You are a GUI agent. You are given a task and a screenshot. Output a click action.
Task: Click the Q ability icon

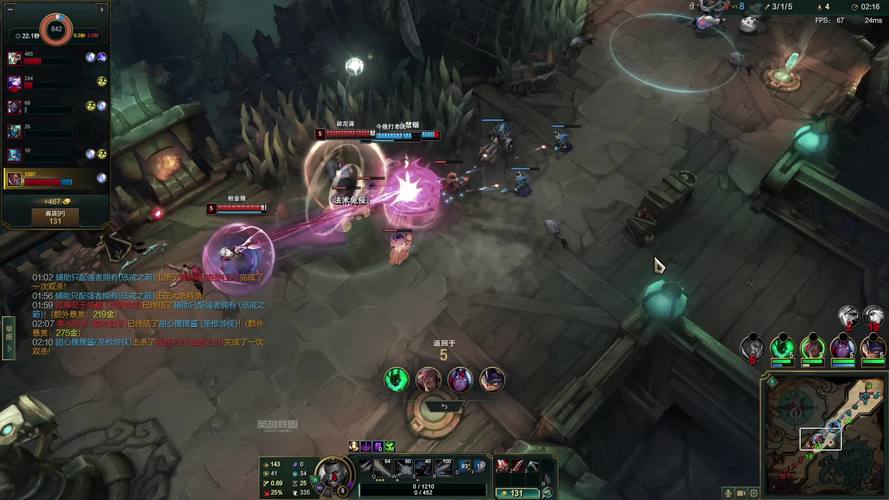tap(371, 466)
